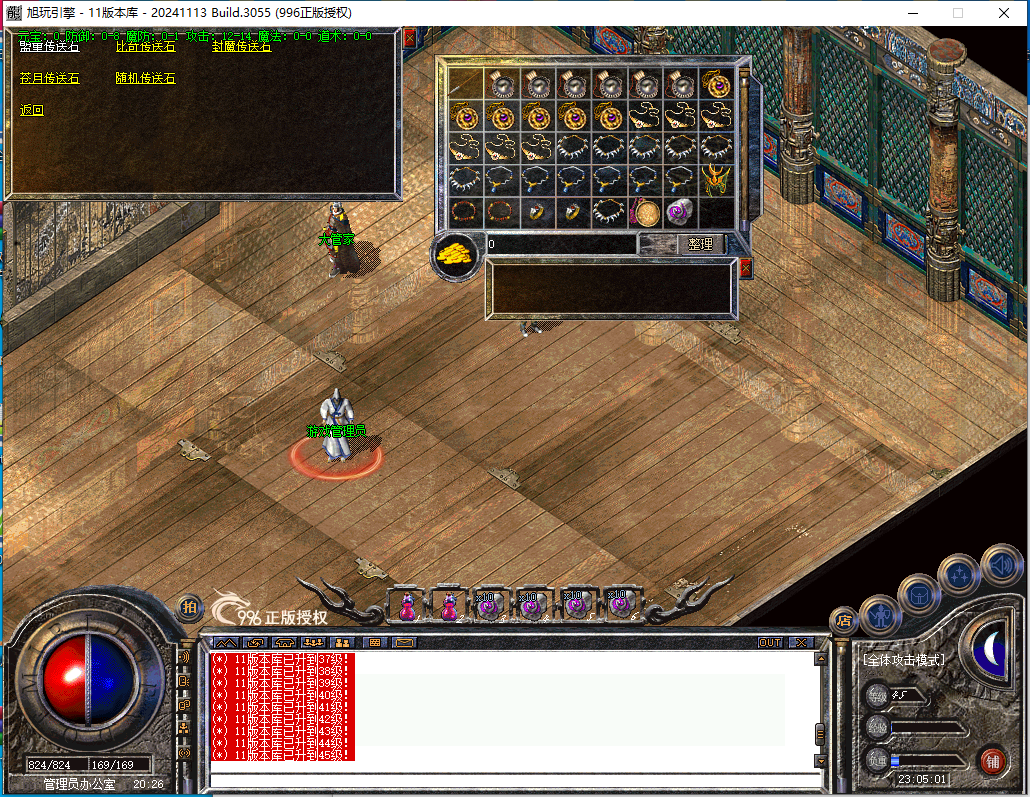Open the 店 shop button

pyautogui.click(x=843, y=619)
